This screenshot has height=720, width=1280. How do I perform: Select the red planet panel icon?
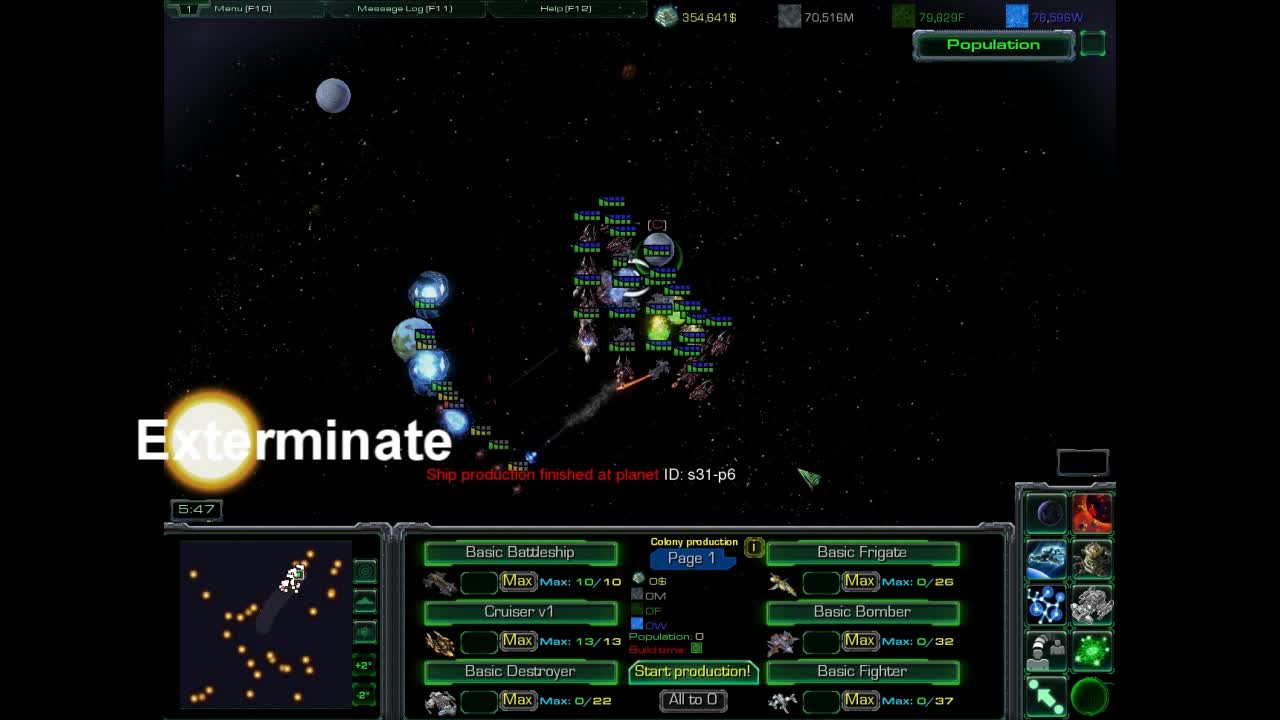[x=1093, y=513]
